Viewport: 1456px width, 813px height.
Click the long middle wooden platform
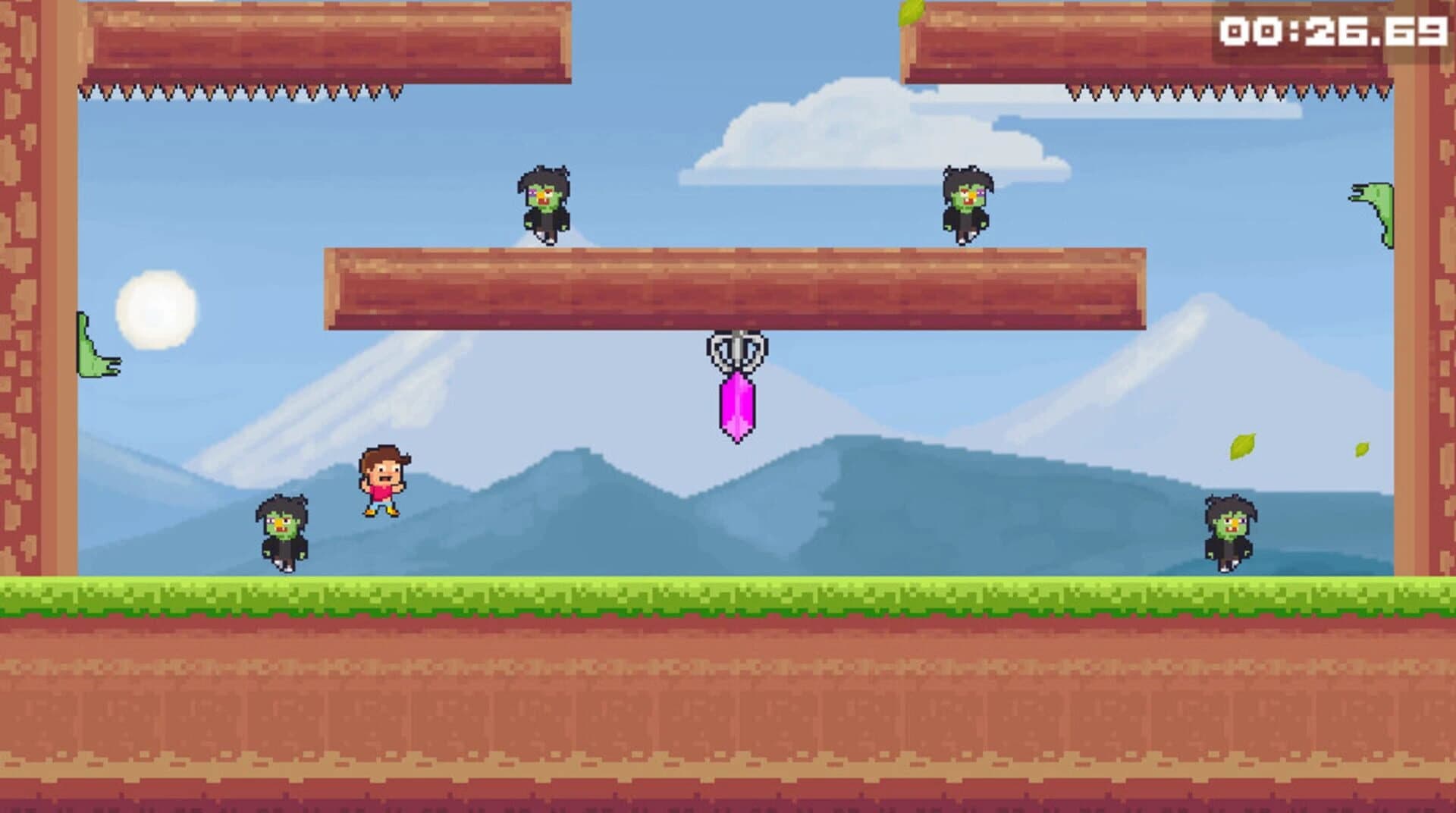tap(736, 288)
